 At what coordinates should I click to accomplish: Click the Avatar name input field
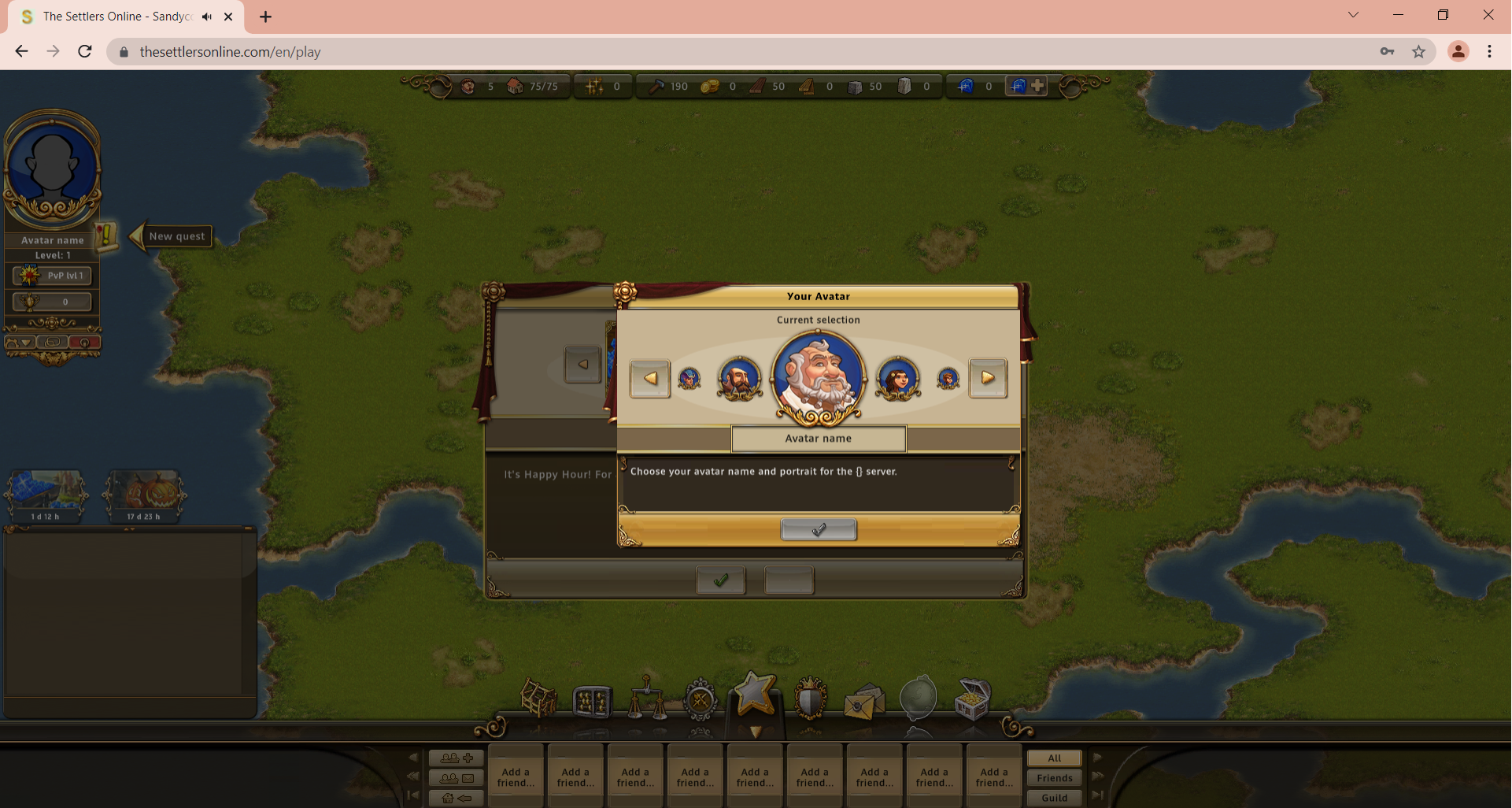819,439
